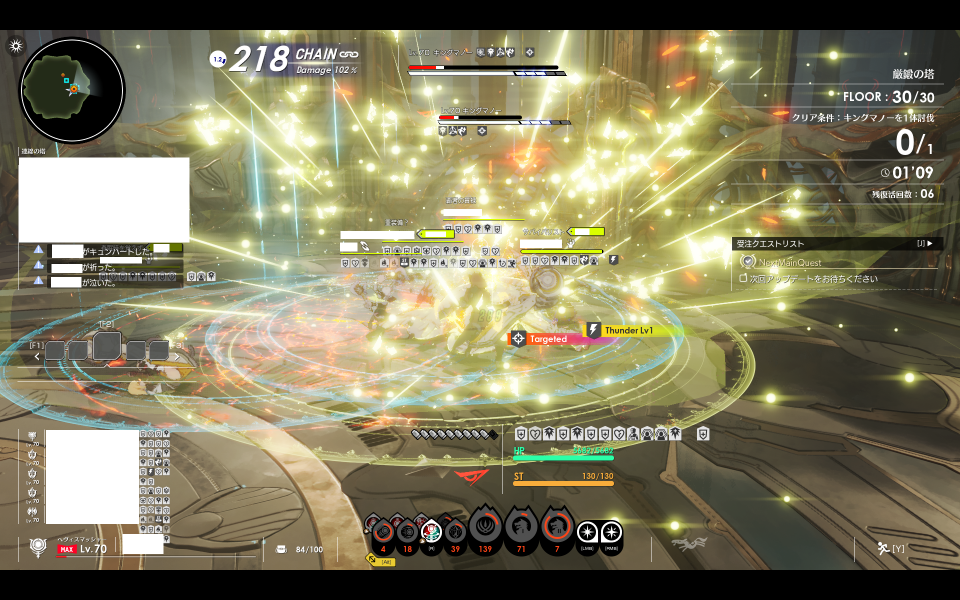
Task: Select the NextMainQuest entry
Action: (x=790, y=262)
